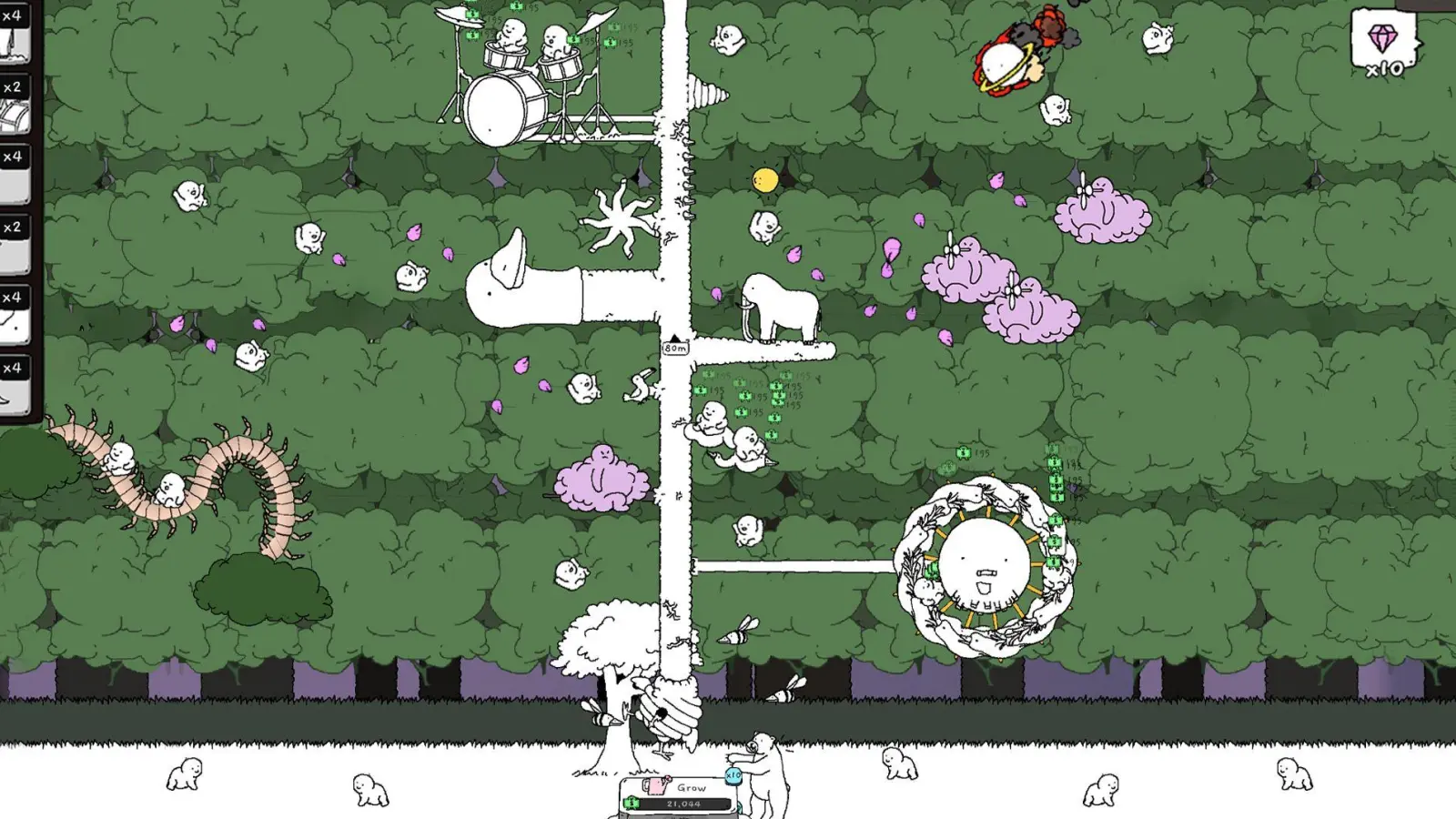Click the small yellow sun above the trees

[x=764, y=178]
